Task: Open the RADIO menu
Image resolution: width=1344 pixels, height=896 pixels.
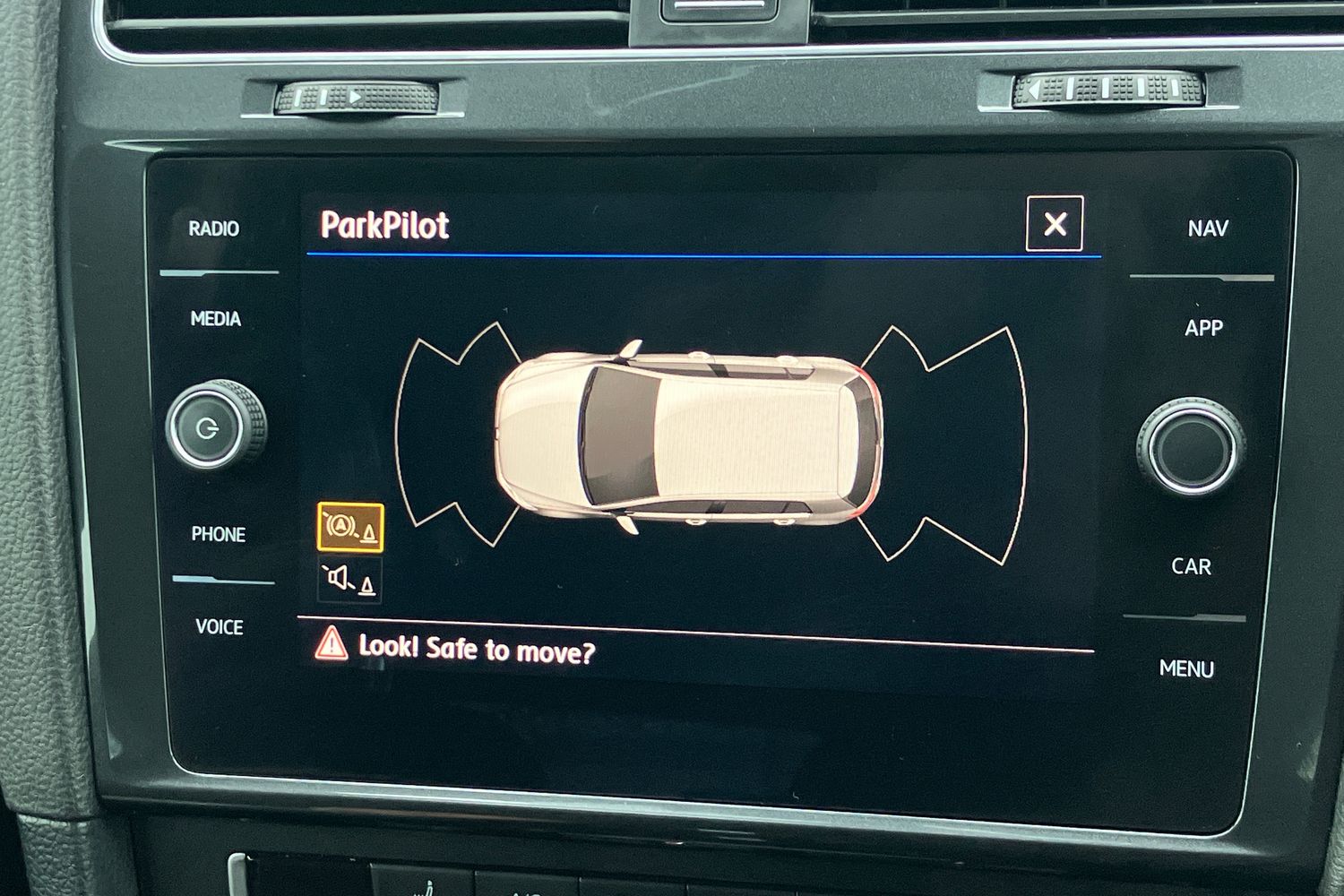Action: tap(214, 229)
